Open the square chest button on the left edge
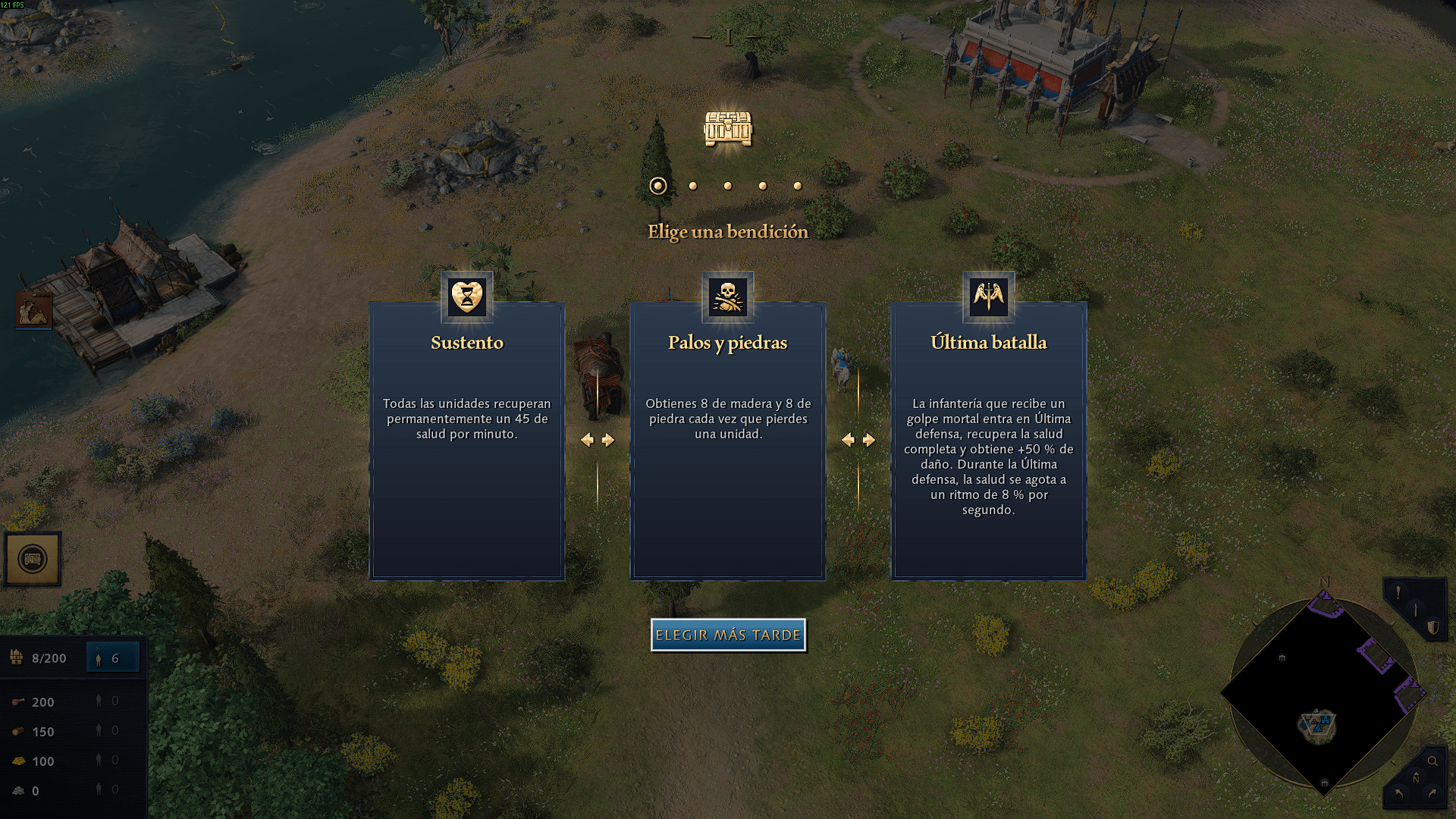 click(33, 560)
